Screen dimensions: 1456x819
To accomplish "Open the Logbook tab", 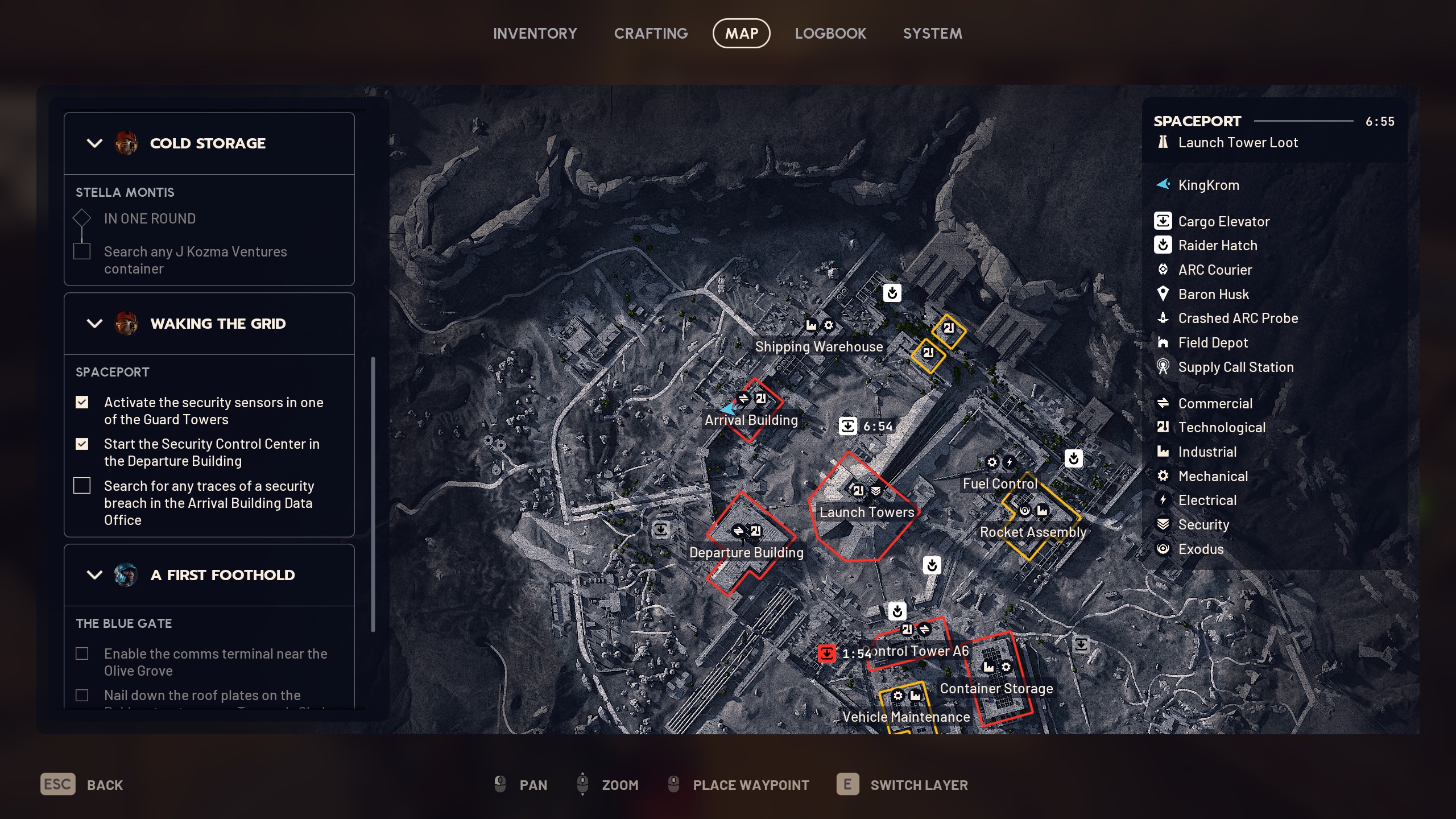I will pyautogui.click(x=830, y=33).
